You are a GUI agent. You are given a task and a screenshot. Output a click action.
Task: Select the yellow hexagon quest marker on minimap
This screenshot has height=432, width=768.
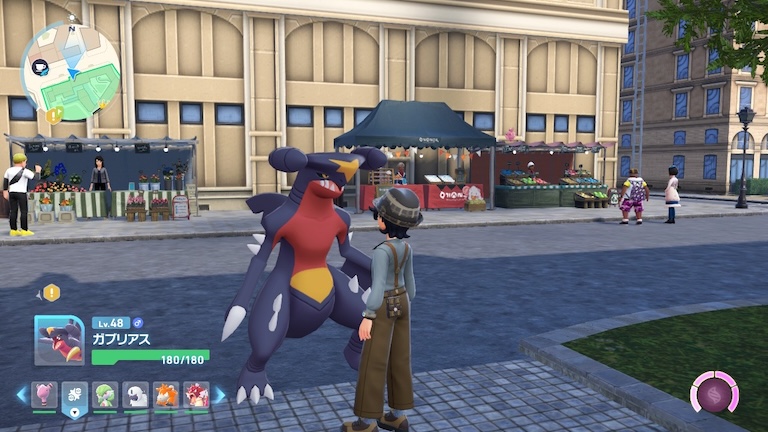pyautogui.click(x=53, y=115)
